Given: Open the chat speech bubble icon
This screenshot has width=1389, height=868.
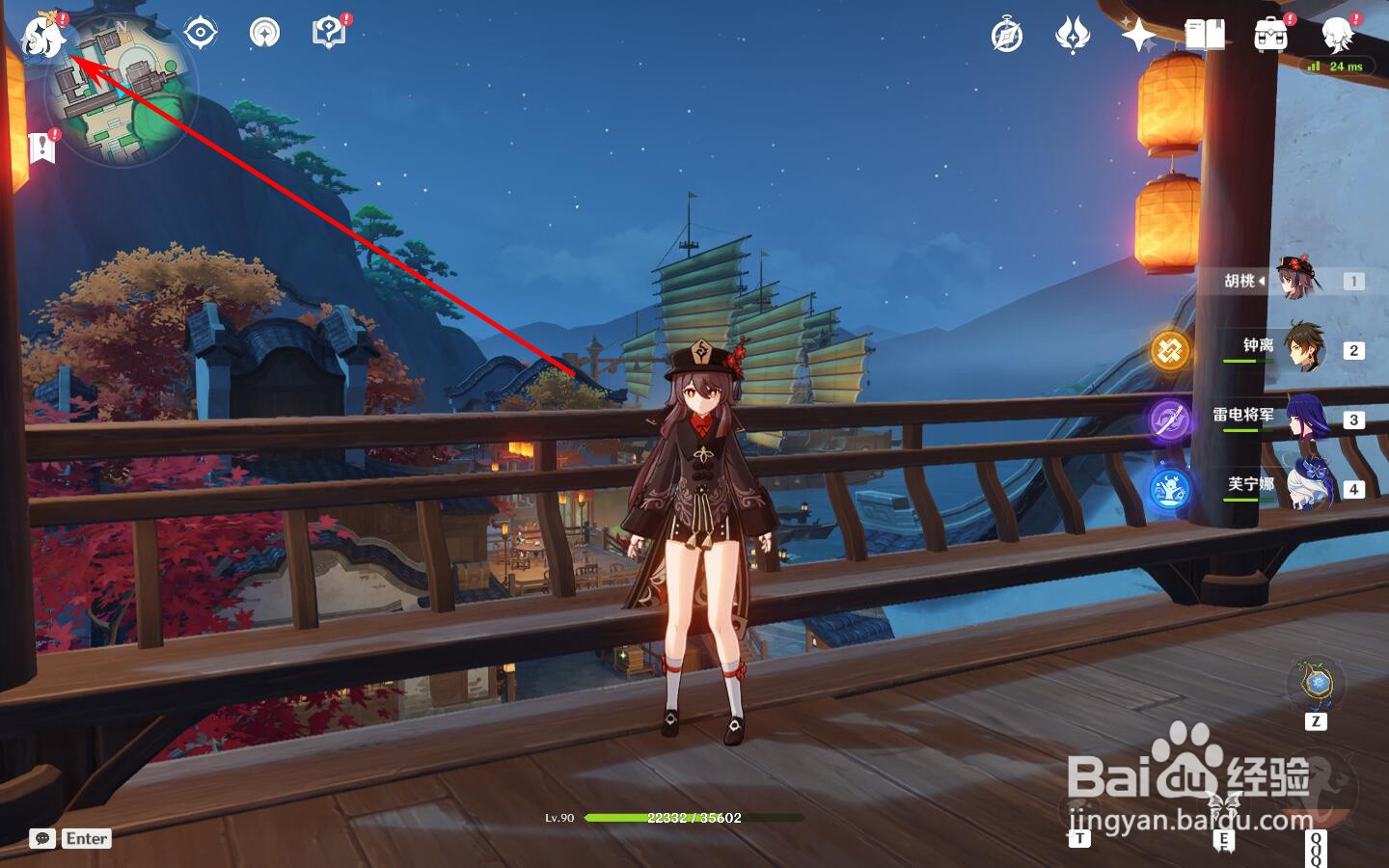Looking at the screenshot, I should click(42, 838).
